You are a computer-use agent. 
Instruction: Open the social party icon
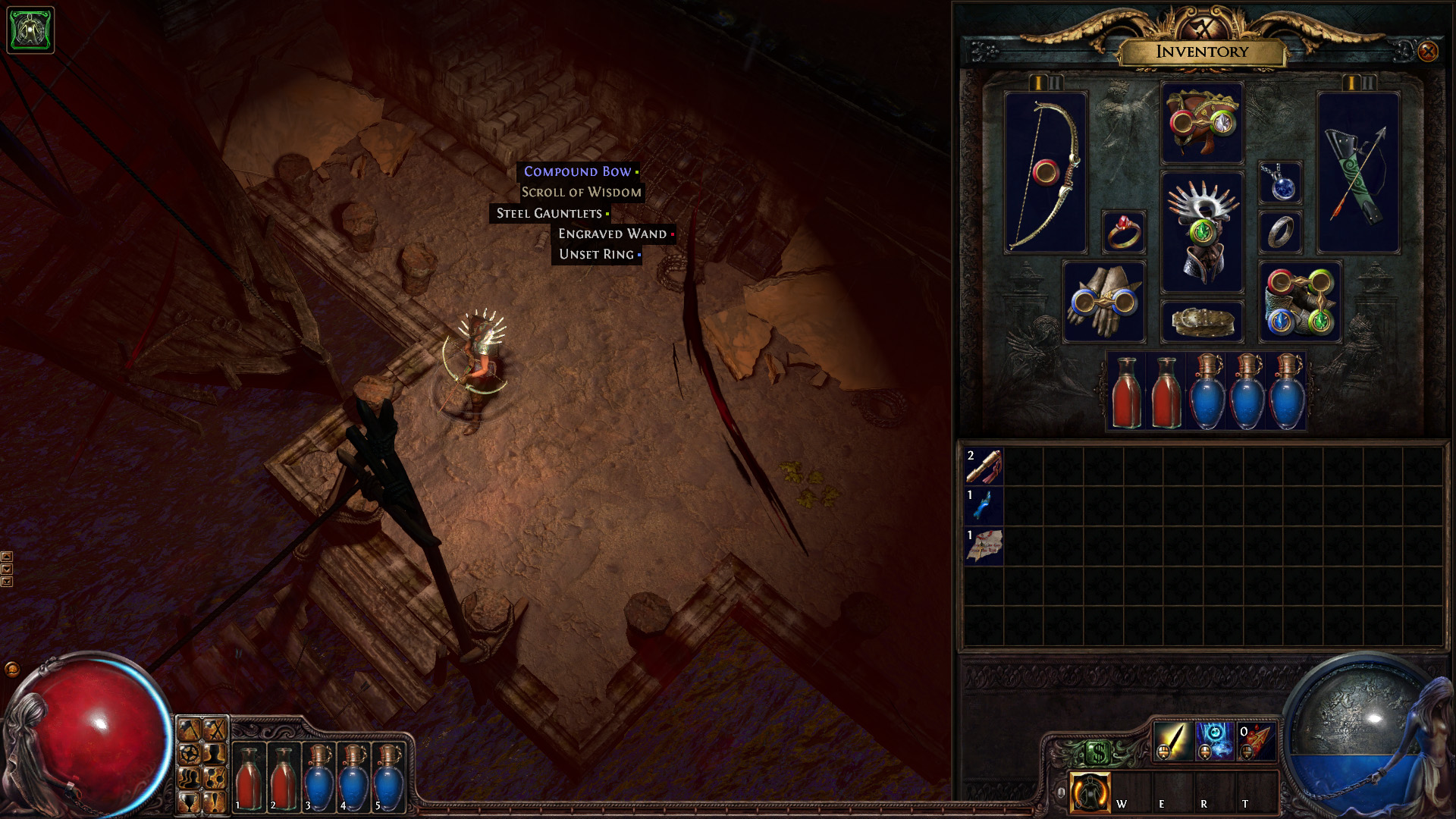[189, 779]
